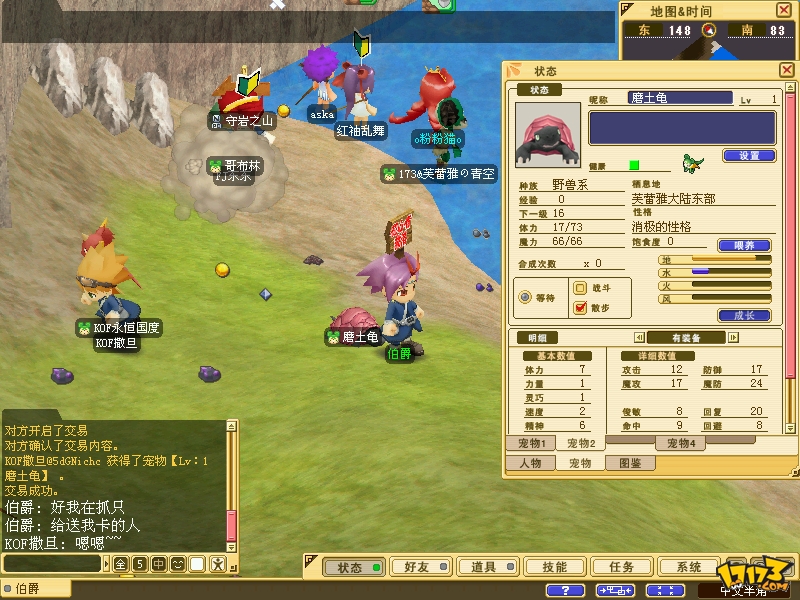Switch to the 宠物1 pet tab
The image size is (800, 600).
[x=529, y=443]
